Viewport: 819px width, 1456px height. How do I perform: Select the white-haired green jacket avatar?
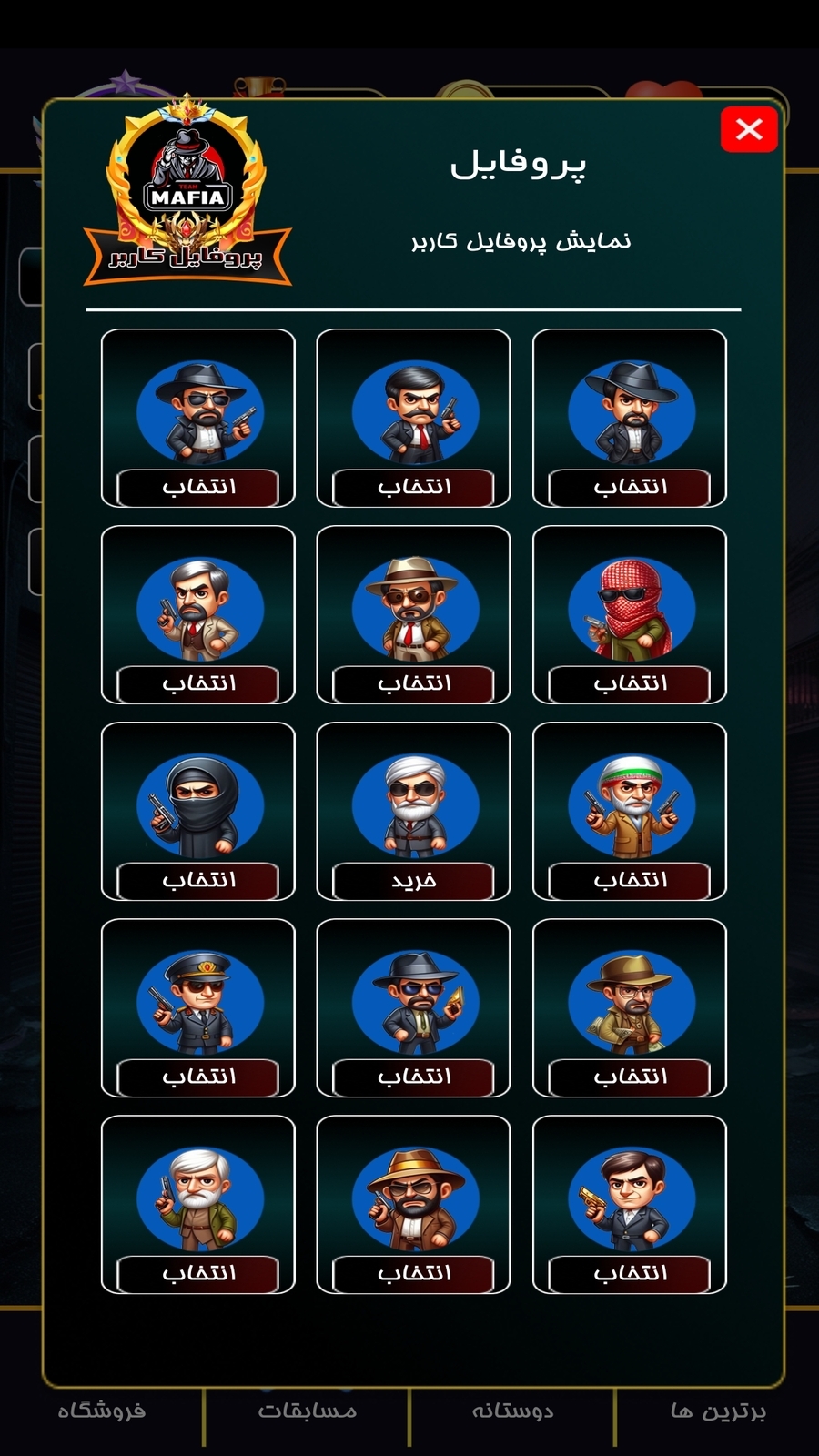pos(198,1273)
